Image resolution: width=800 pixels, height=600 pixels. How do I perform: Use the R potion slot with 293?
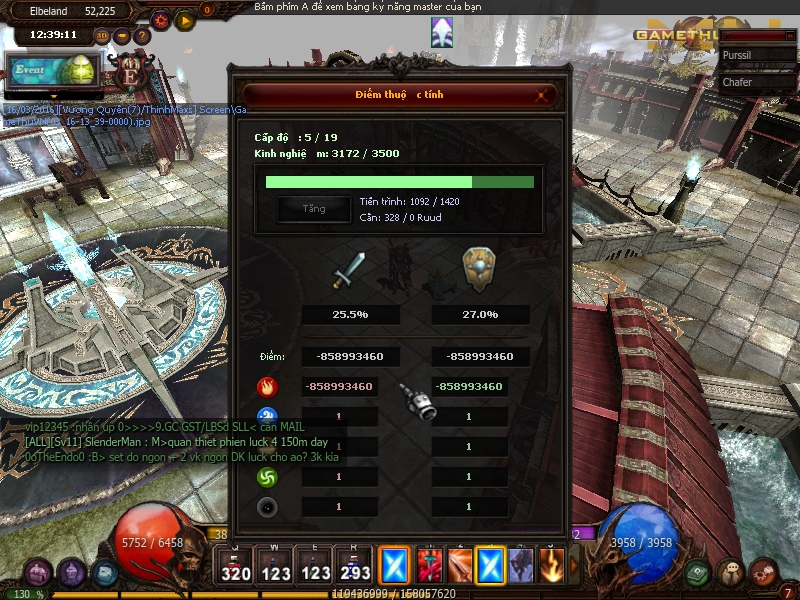(x=353, y=565)
